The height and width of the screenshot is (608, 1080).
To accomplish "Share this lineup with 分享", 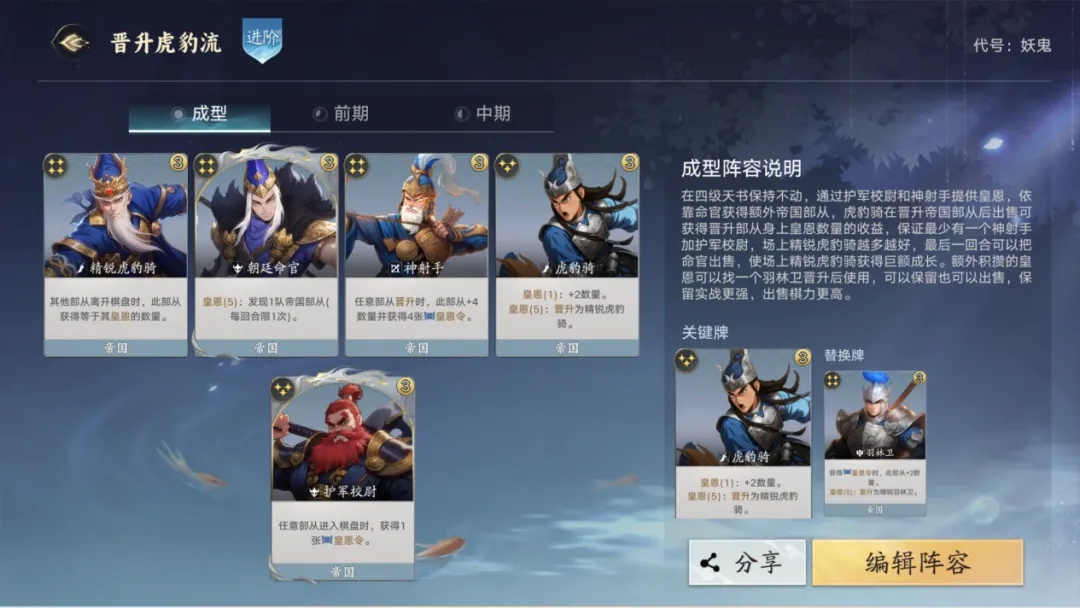I will pyautogui.click(x=747, y=562).
